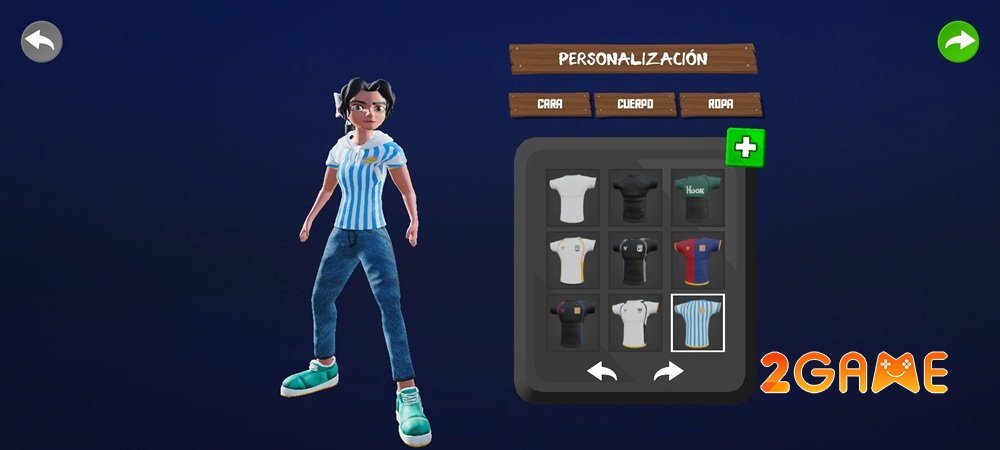Pick the dark jersey with gold badge
The height and width of the screenshot is (450, 1000).
point(573,322)
